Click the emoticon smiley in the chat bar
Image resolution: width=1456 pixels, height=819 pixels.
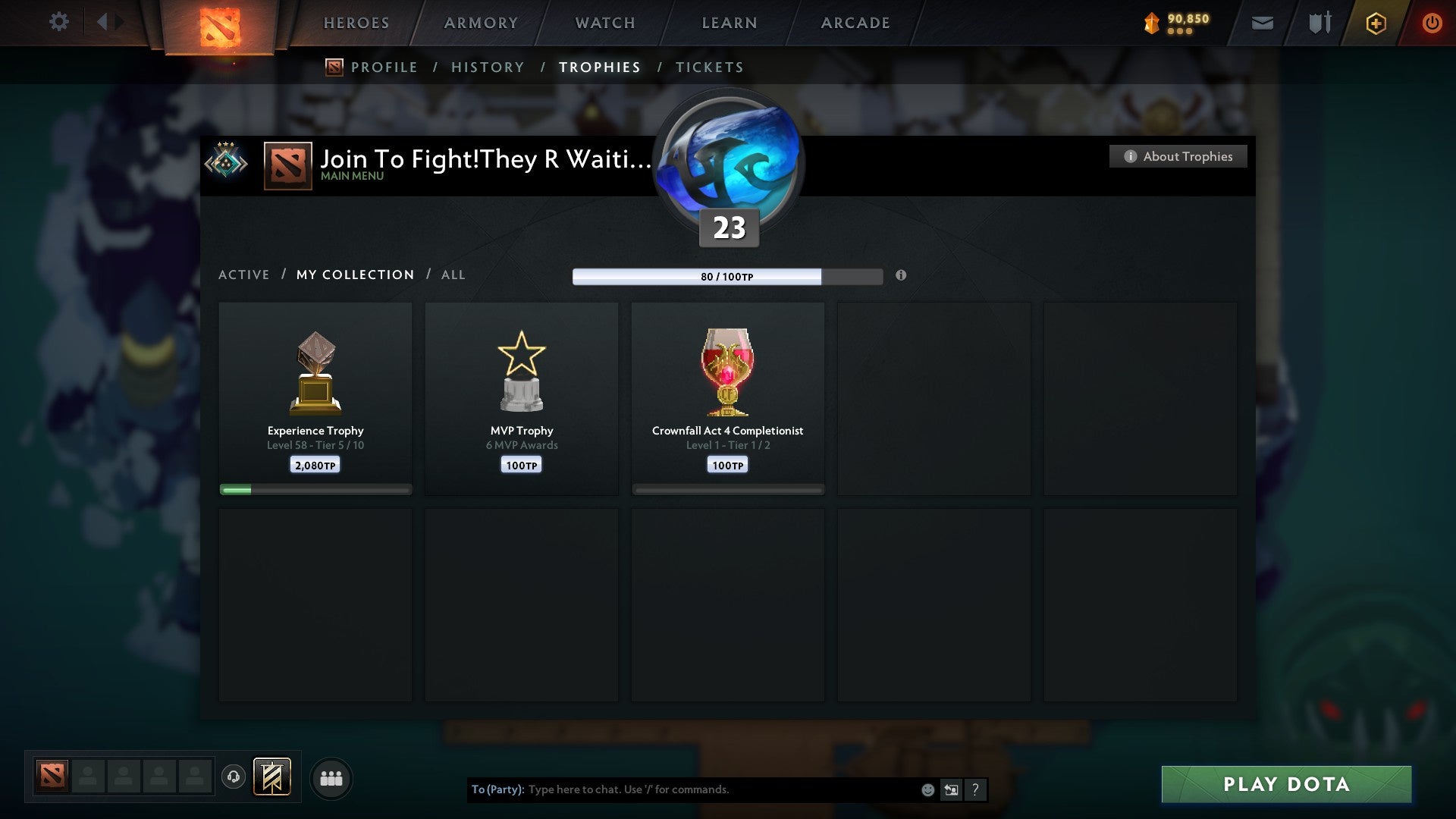tap(927, 790)
